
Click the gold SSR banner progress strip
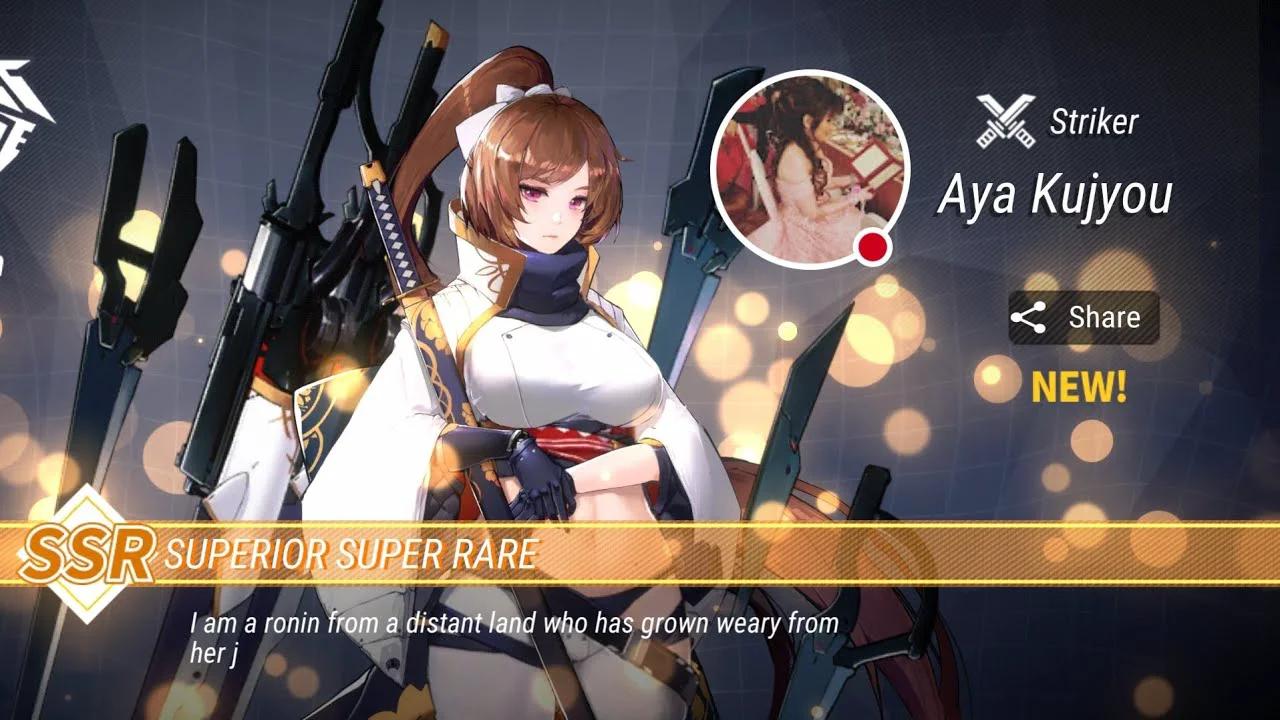[640, 550]
